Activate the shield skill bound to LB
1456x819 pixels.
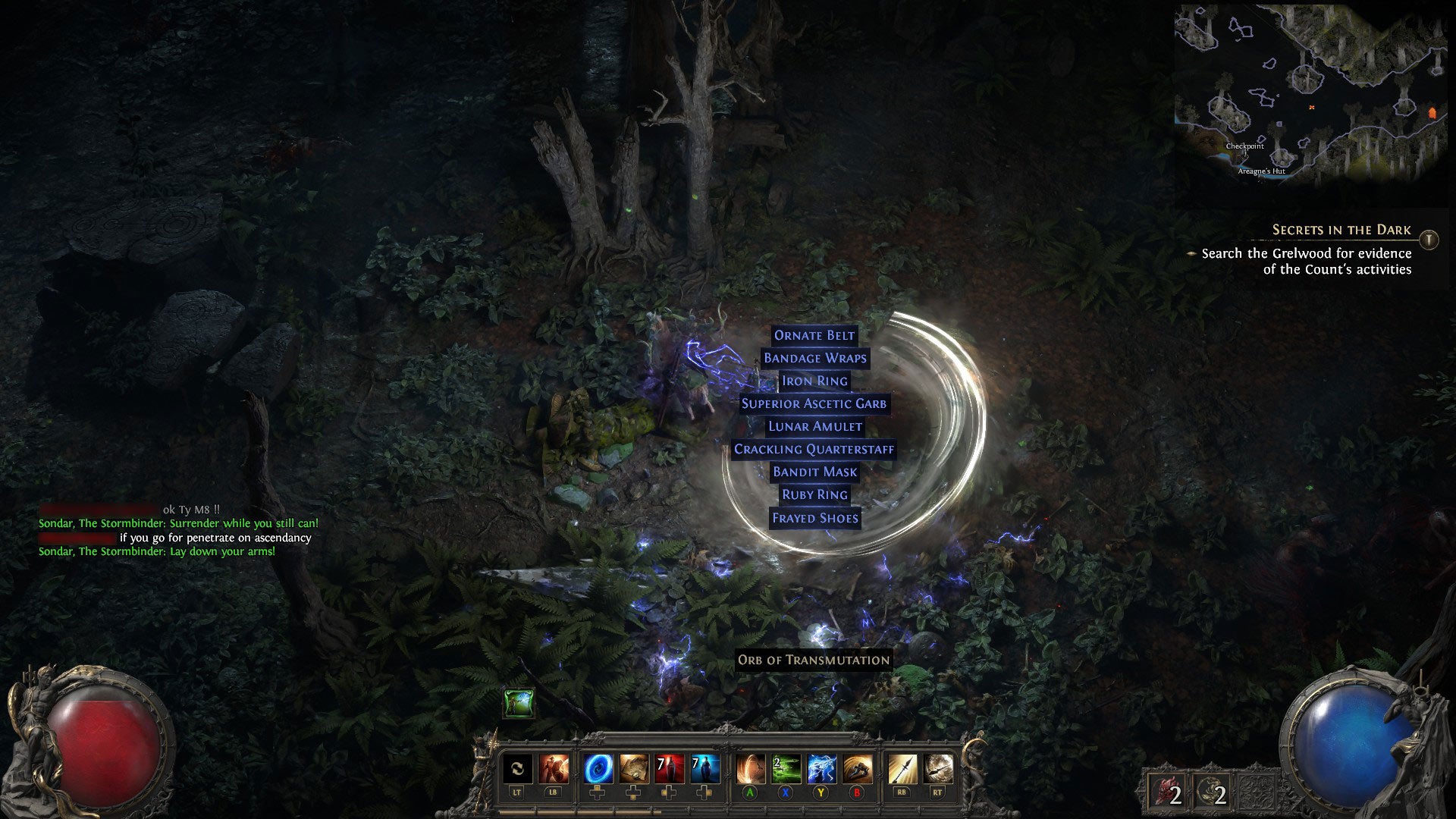554,768
